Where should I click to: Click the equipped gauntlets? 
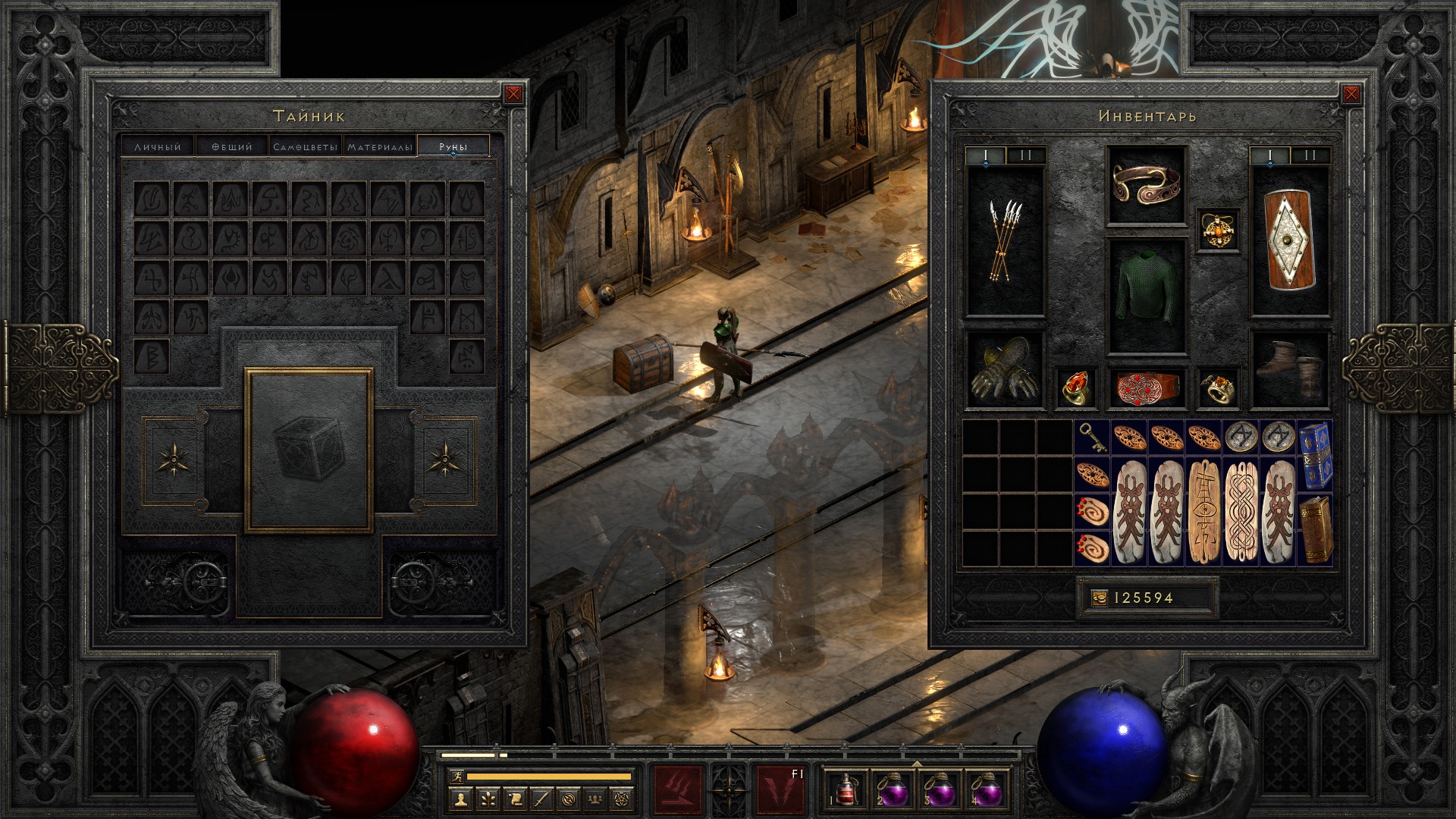(x=1005, y=371)
